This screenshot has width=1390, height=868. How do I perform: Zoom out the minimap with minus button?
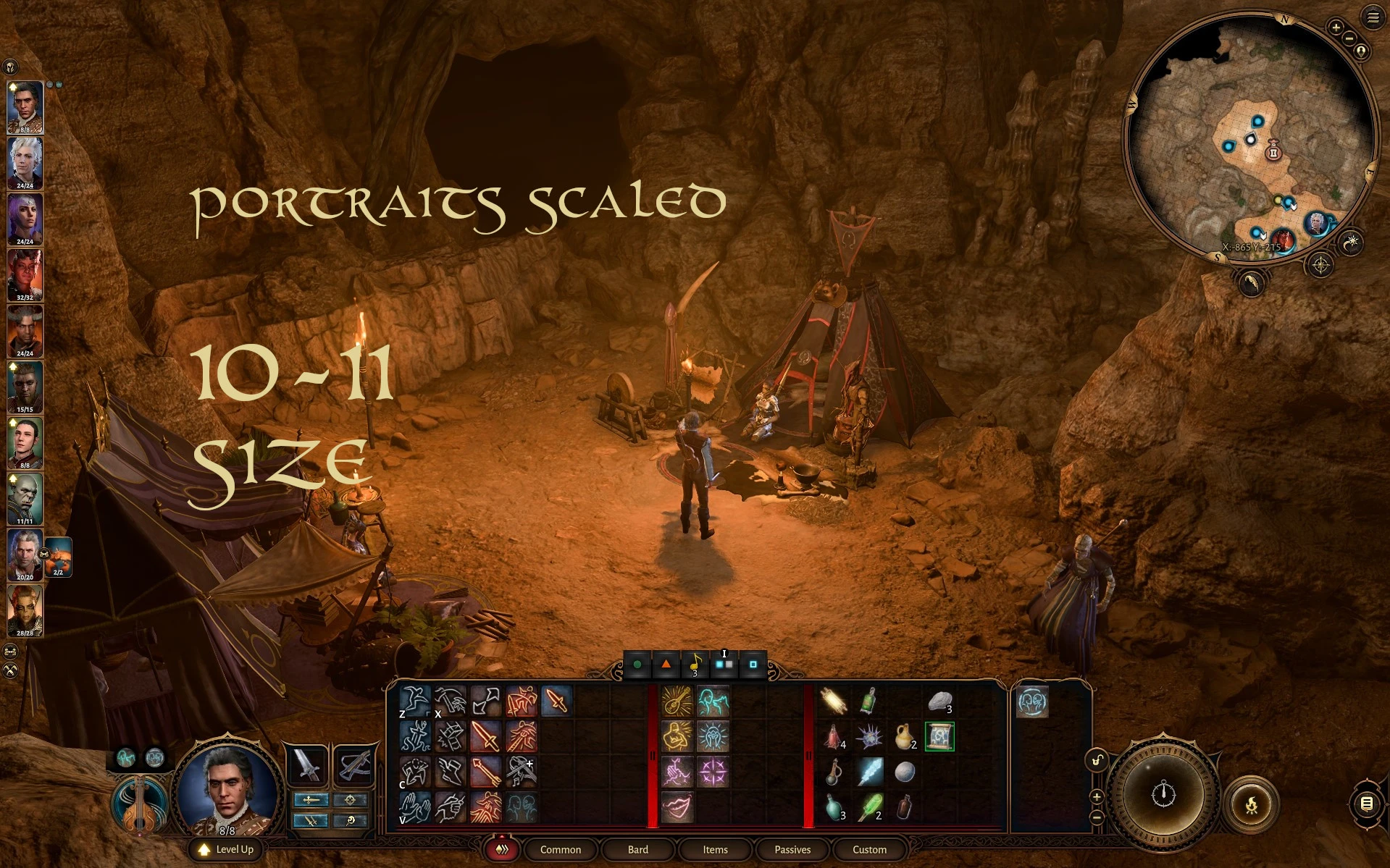click(x=1349, y=38)
